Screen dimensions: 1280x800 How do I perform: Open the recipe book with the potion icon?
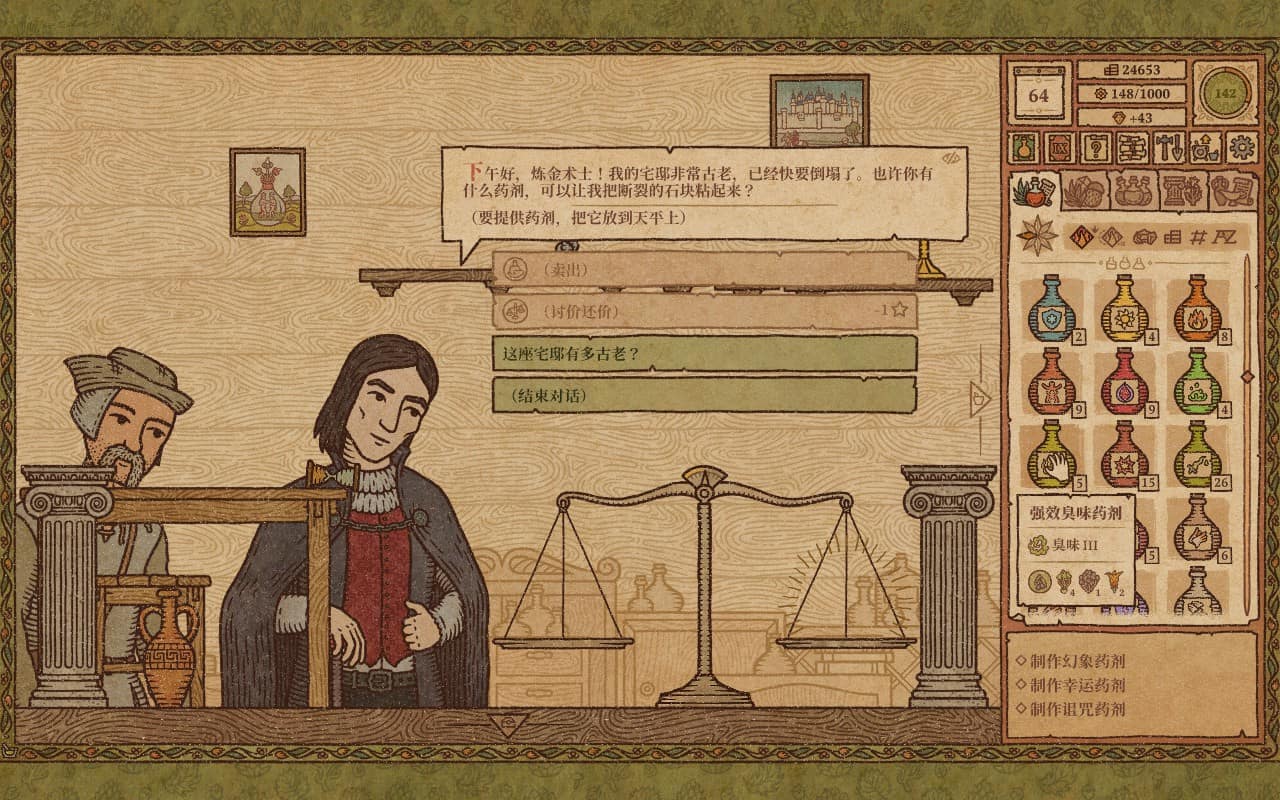point(1025,148)
